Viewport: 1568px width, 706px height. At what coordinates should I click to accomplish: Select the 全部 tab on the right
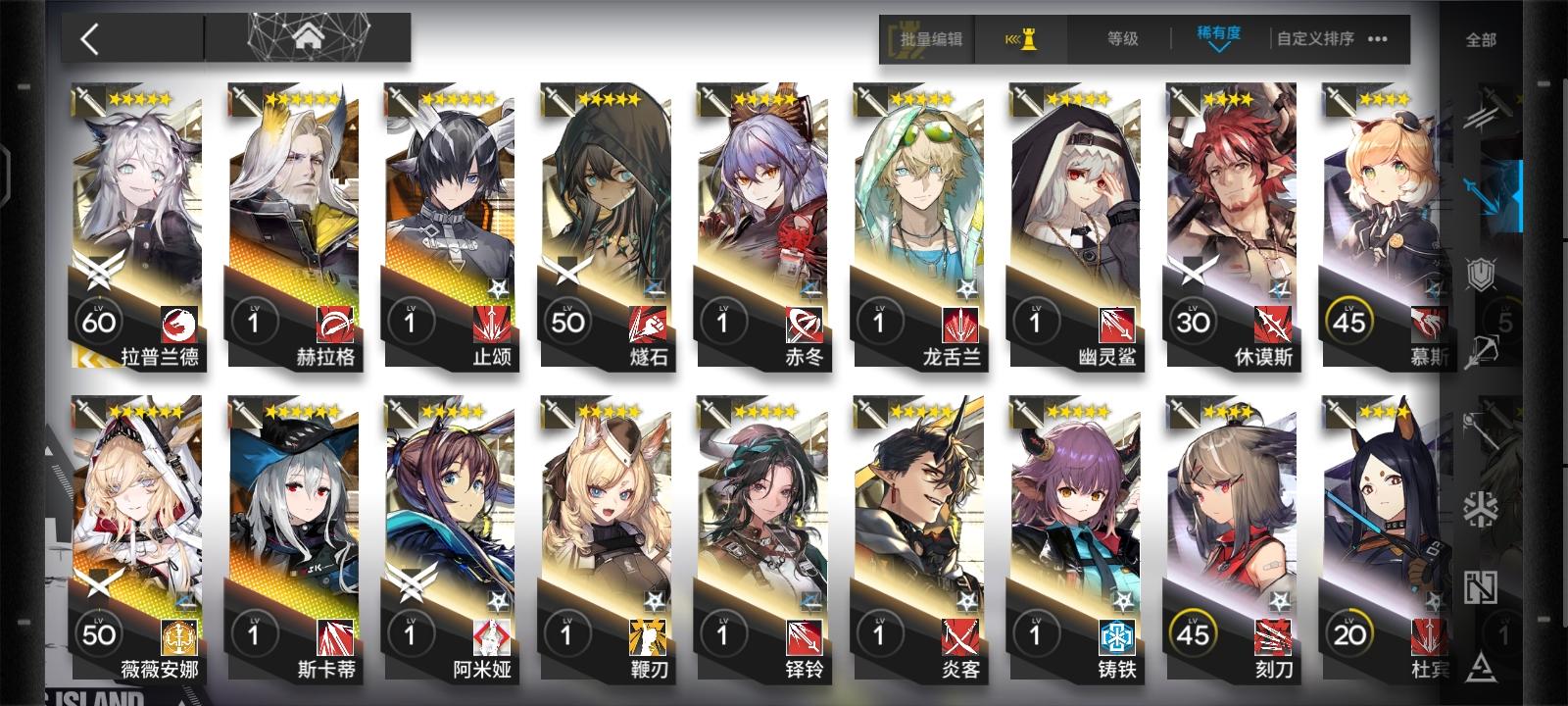(x=1483, y=40)
